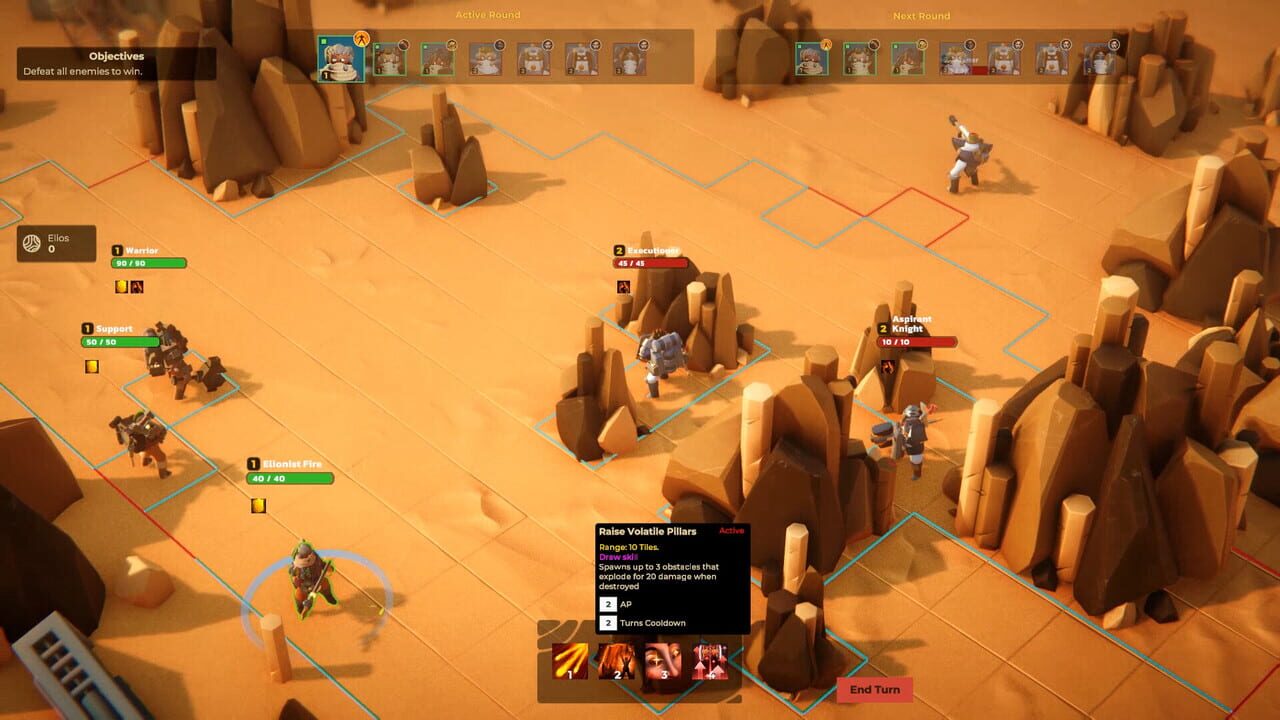Image resolution: width=1280 pixels, height=720 pixels.
Task: Click Elionist Fire's buff icon
Action: click(257, 506)
